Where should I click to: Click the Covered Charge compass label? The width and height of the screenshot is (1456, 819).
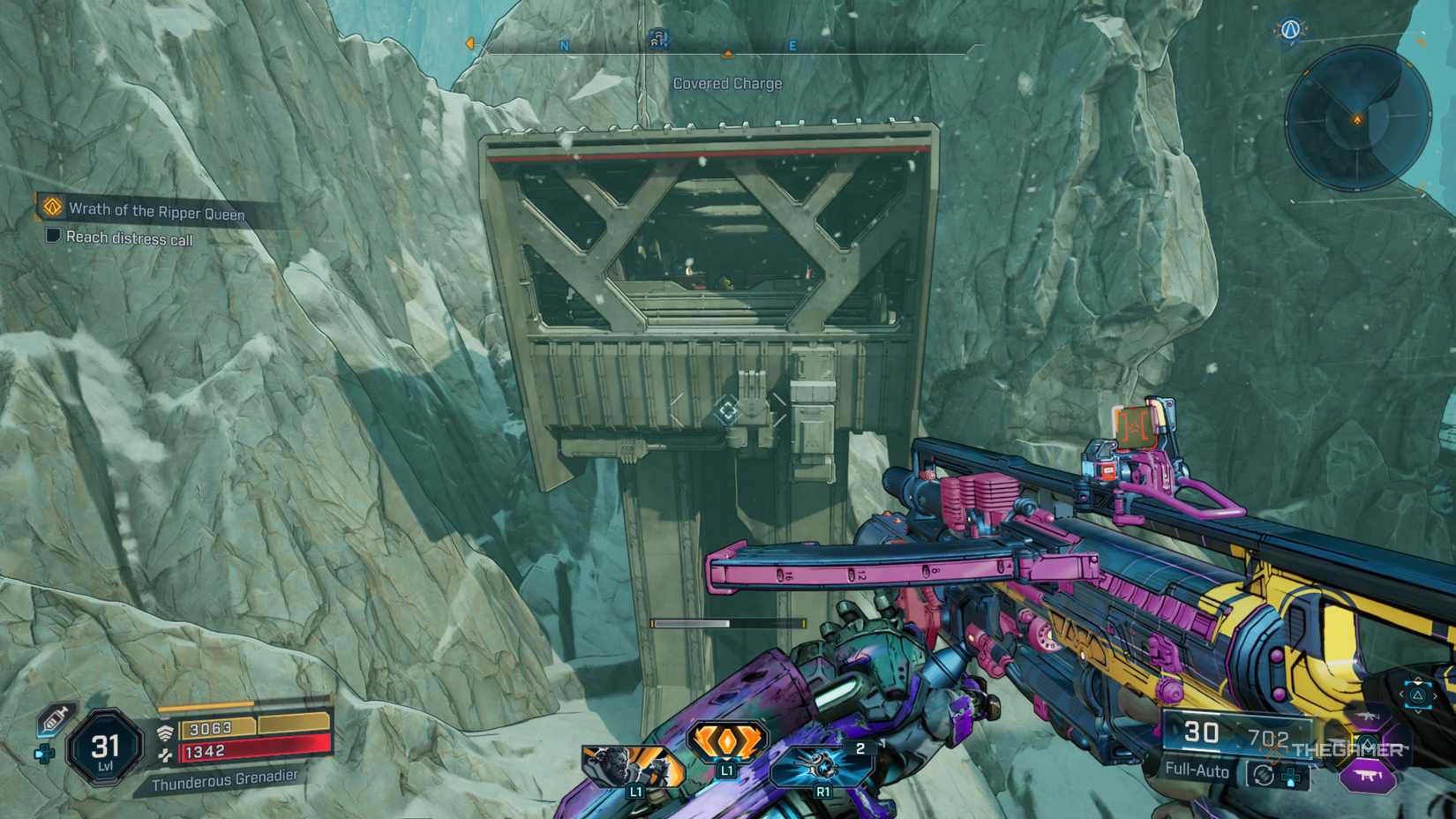click(727, 81)
